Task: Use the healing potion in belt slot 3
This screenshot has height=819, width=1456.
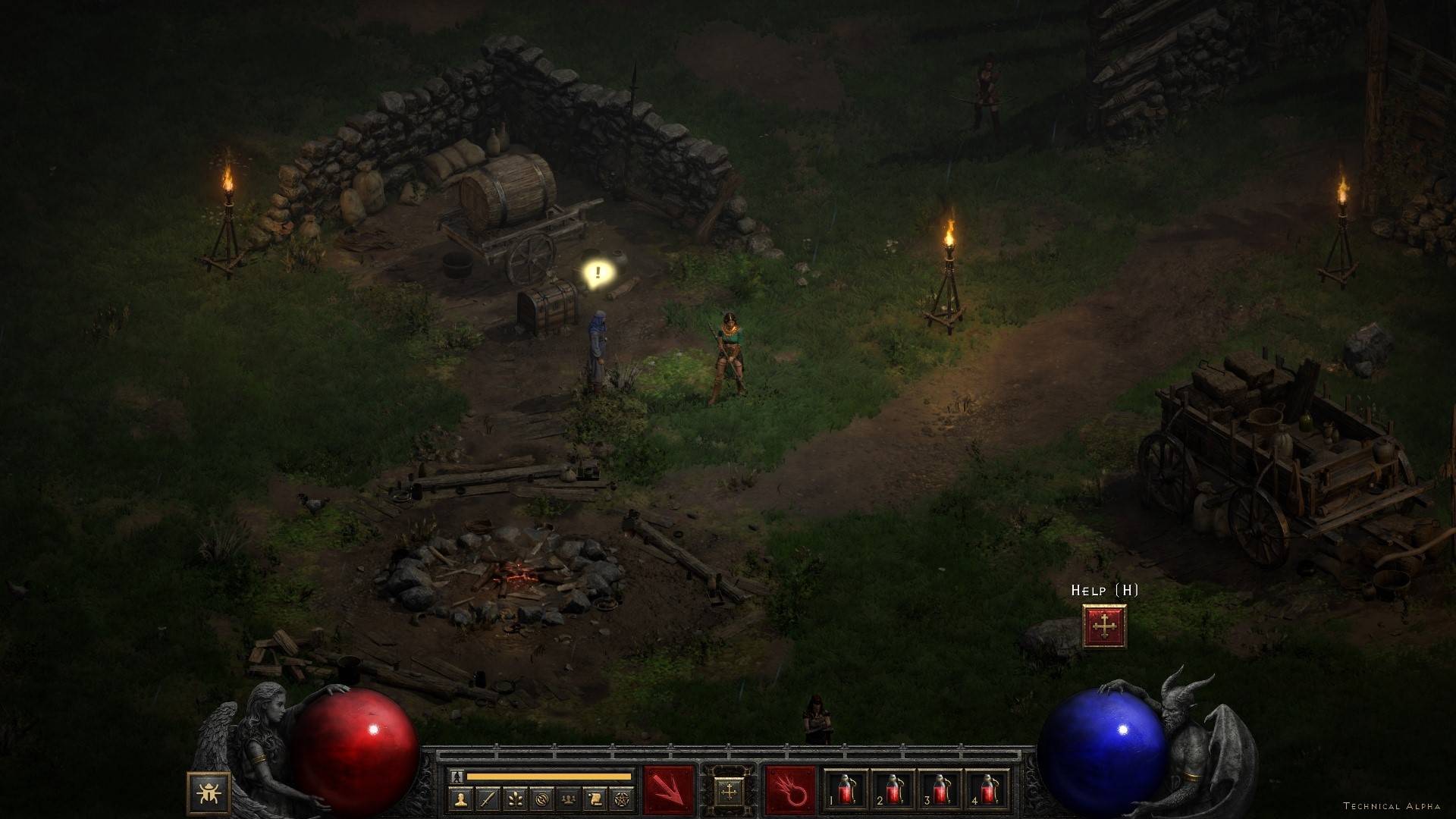Action: point(940,792)
